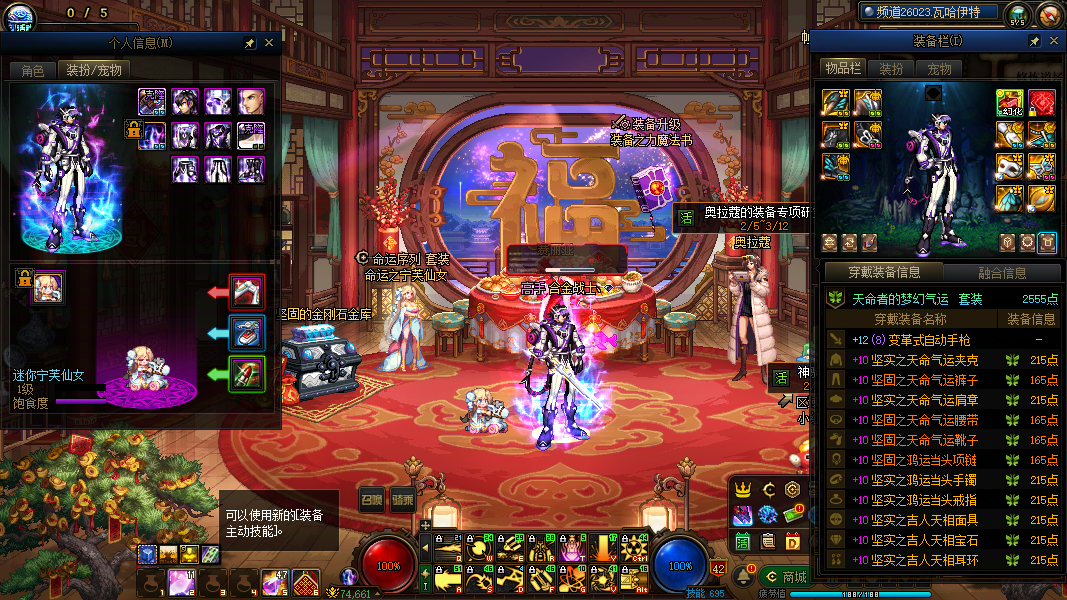Switch to the 宠物 tab in 装备栏
The image size is (1067, 600).
[939, 69]
